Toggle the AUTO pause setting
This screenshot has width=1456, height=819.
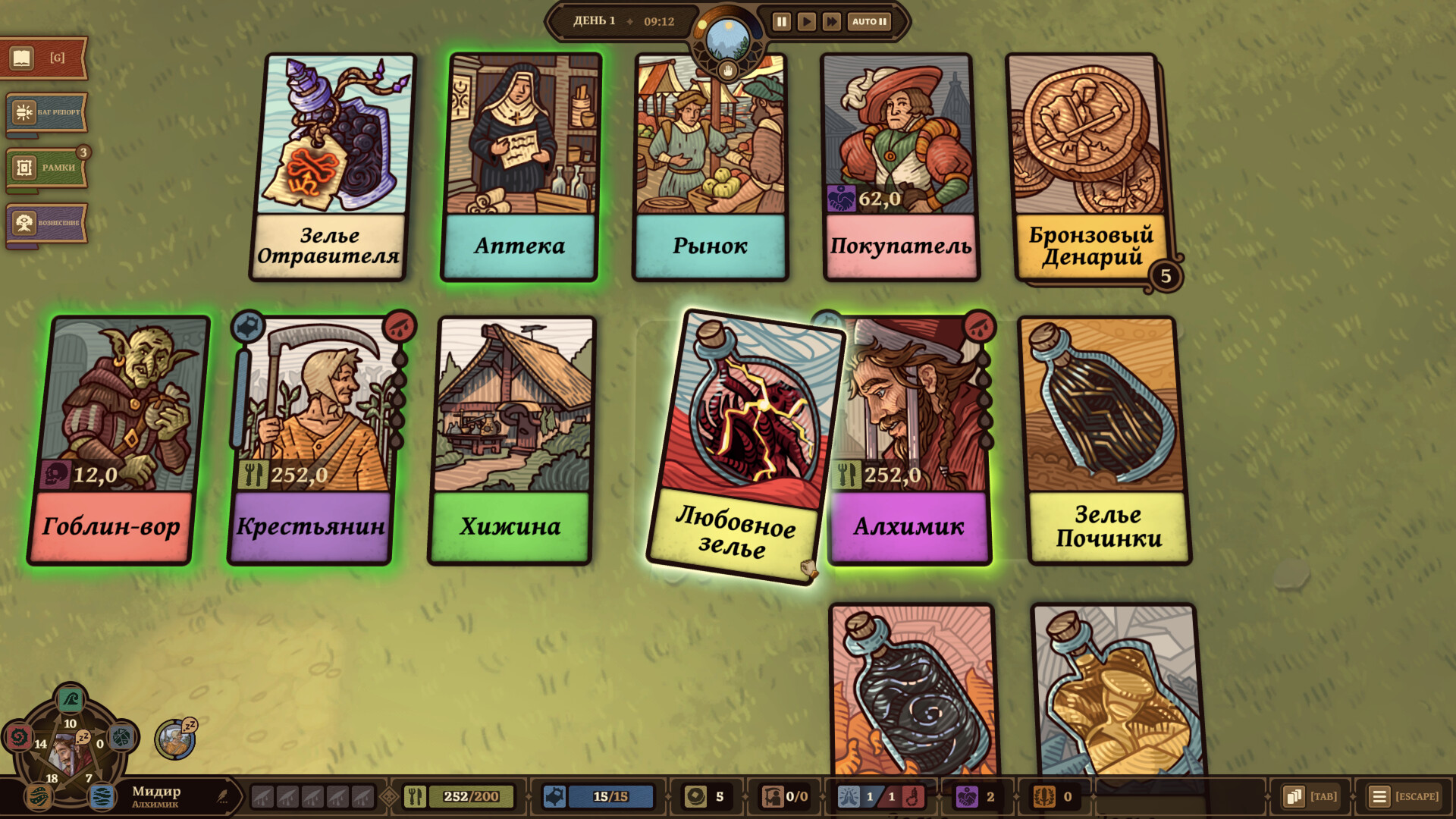point(869,22)
